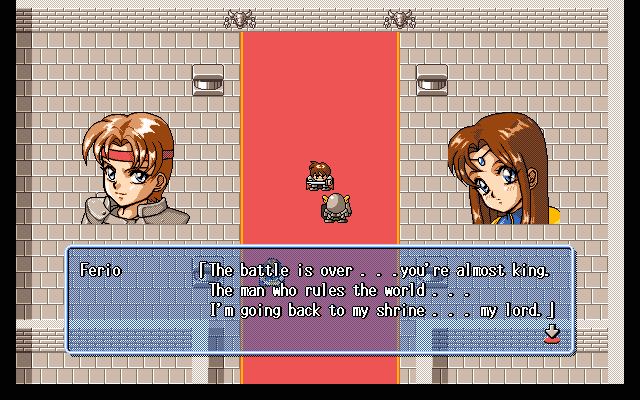Click the red arrow to continue dialogue
Image resolution: width=640 pixels, height=400 pixels.
pos(551,334)
